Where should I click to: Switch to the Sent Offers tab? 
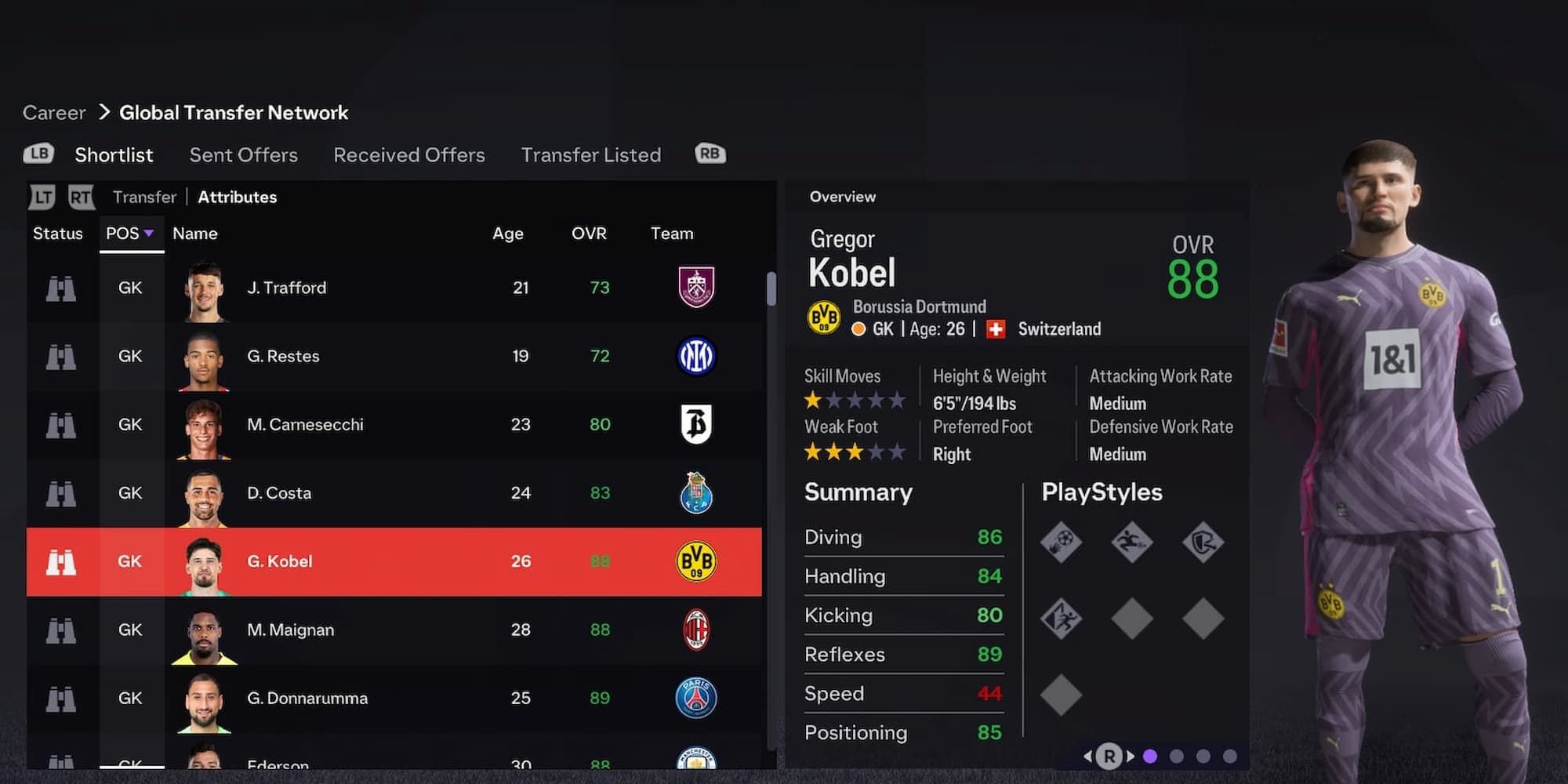[x=243, y=154]
